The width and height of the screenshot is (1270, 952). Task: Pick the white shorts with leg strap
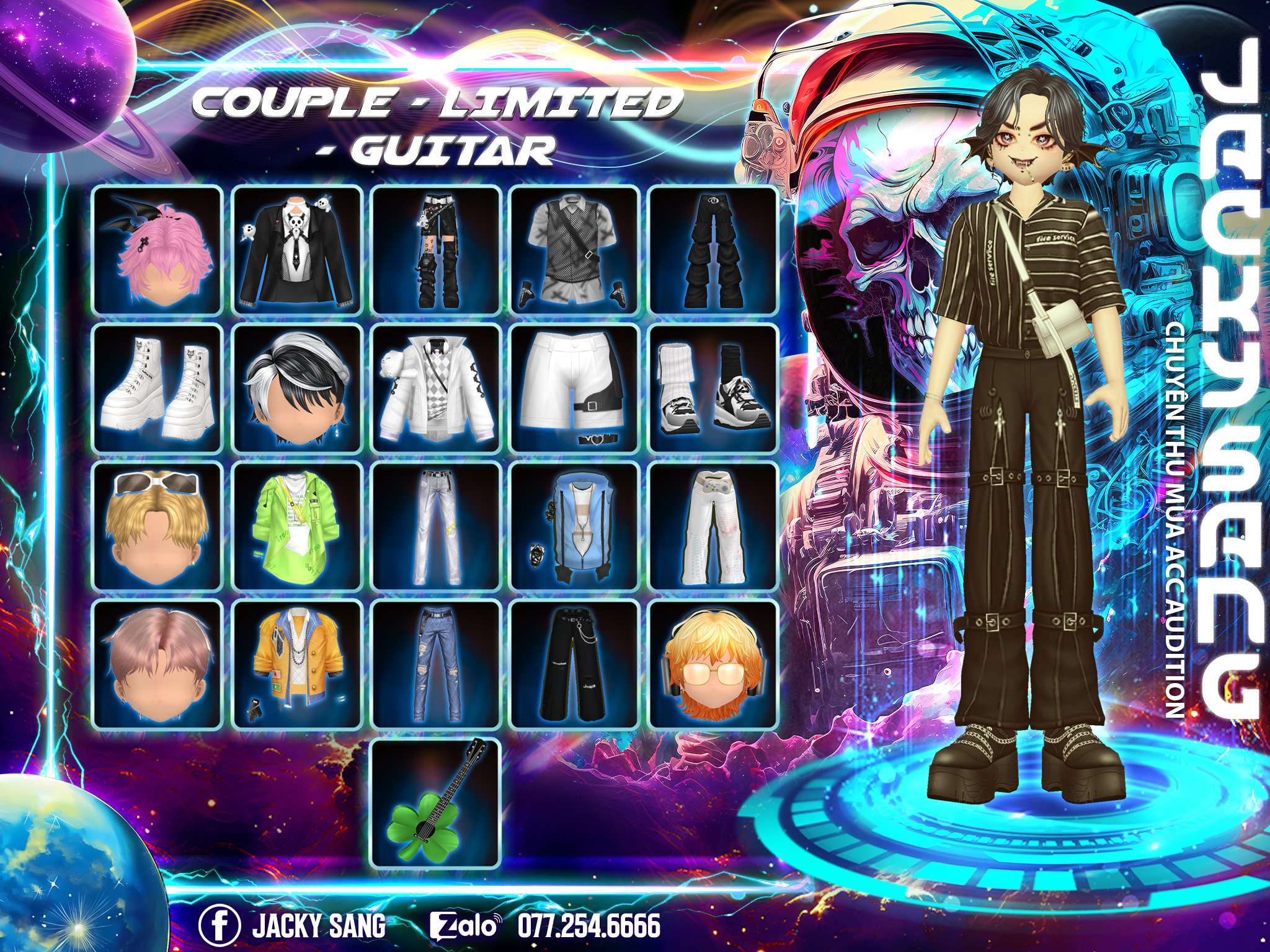pyautogui.click(x=575, y=388)
